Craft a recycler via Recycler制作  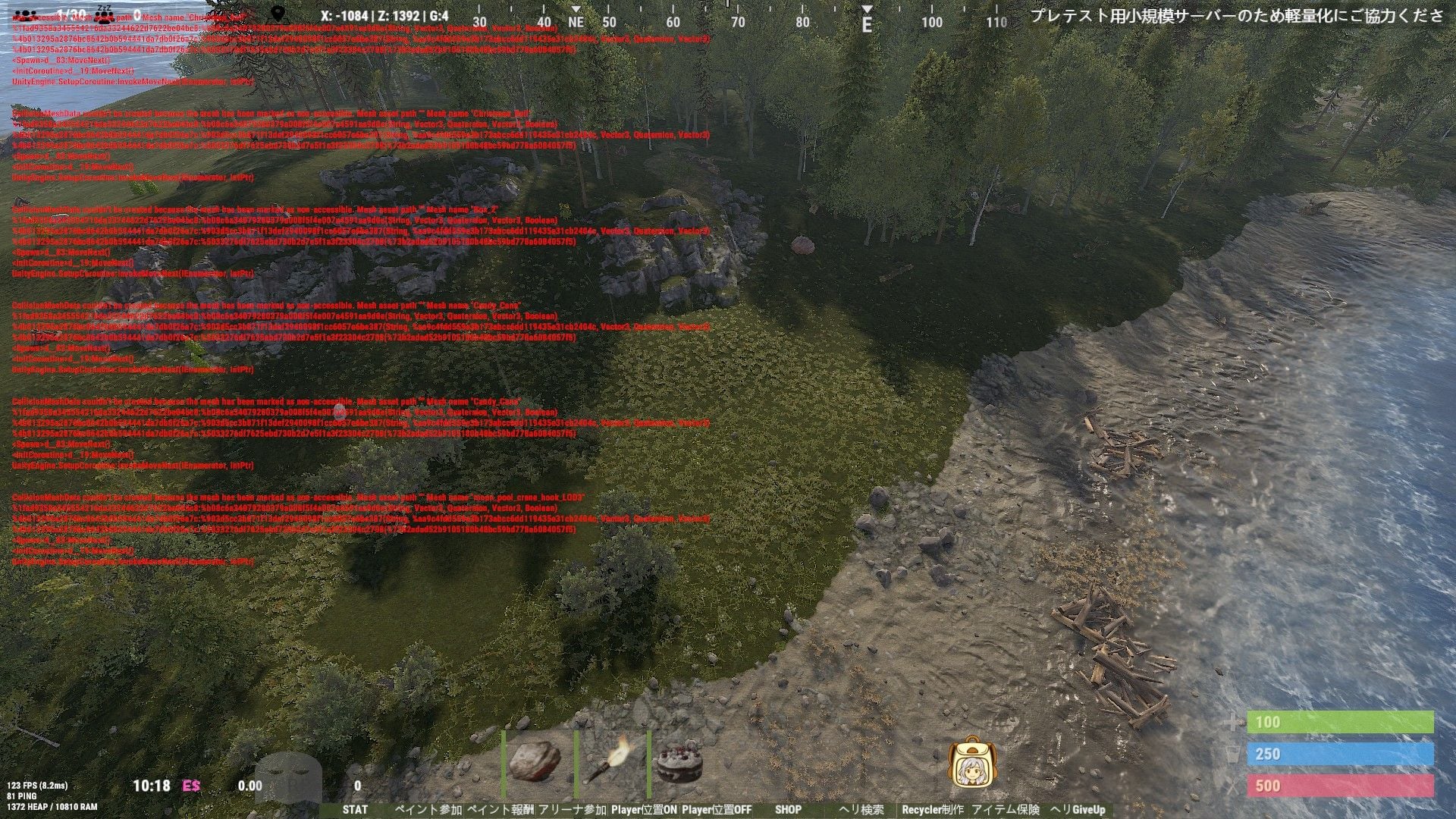point(933,810)
